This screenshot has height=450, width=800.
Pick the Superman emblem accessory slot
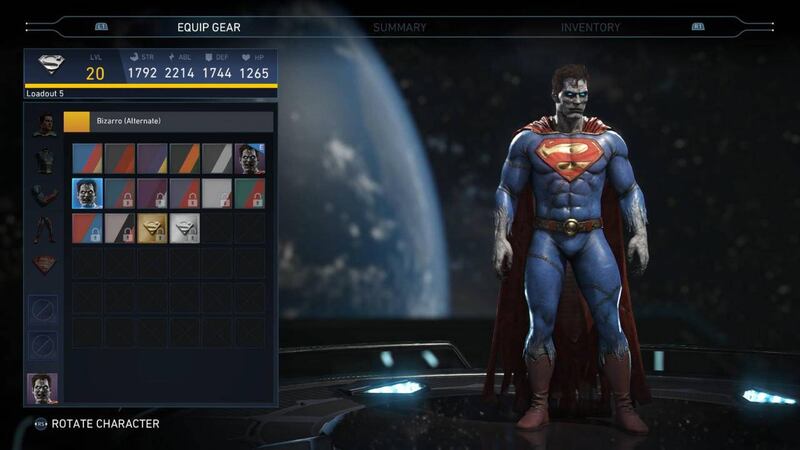click(43, 266)
